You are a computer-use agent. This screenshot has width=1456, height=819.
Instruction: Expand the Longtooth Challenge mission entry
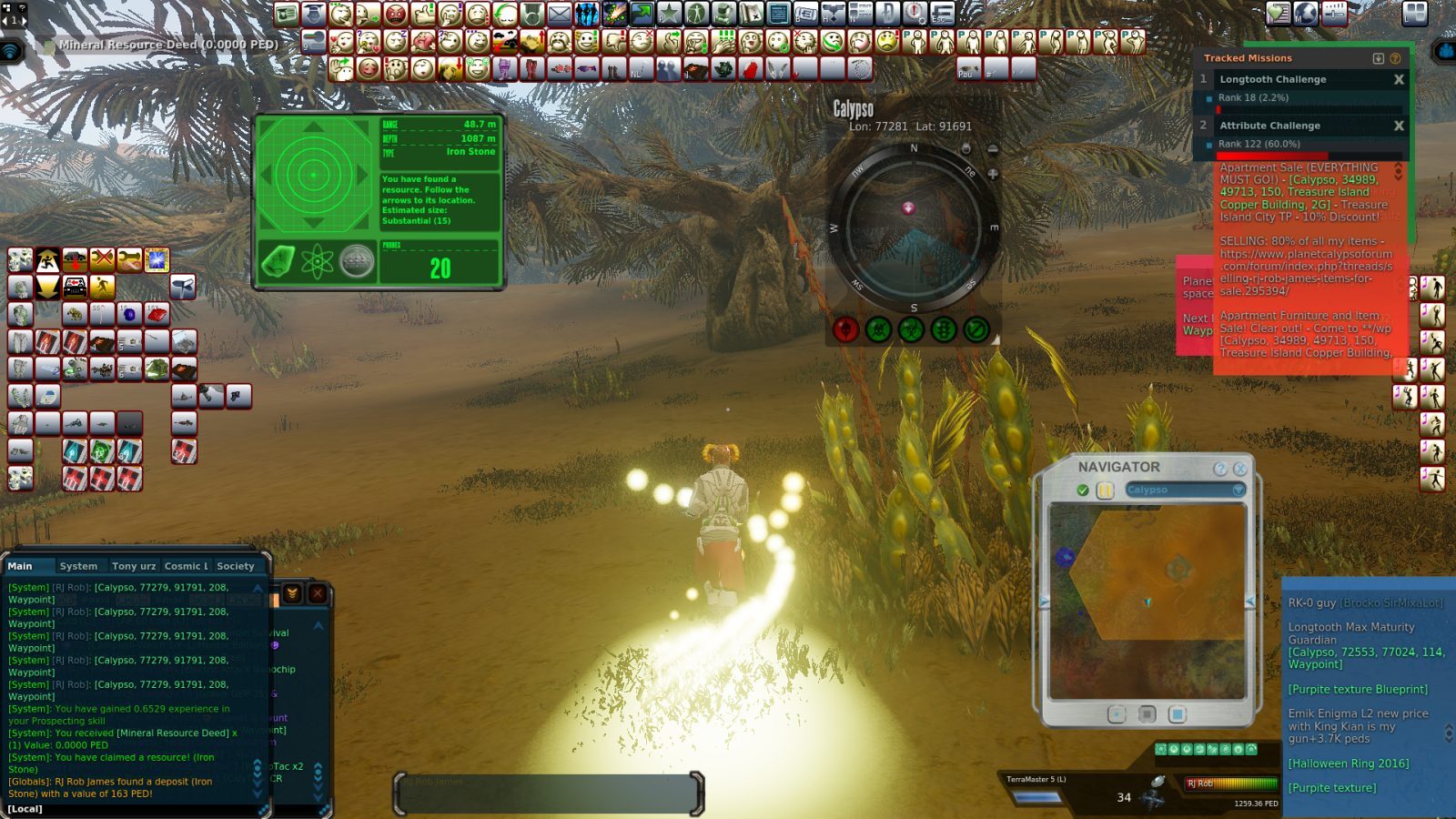click(1274, 79)
